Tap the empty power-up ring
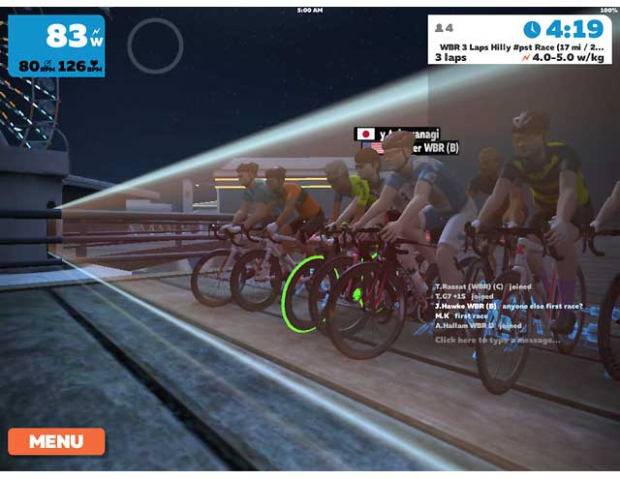The width and height of the screenshot is (620, 479). pos(155,45)
